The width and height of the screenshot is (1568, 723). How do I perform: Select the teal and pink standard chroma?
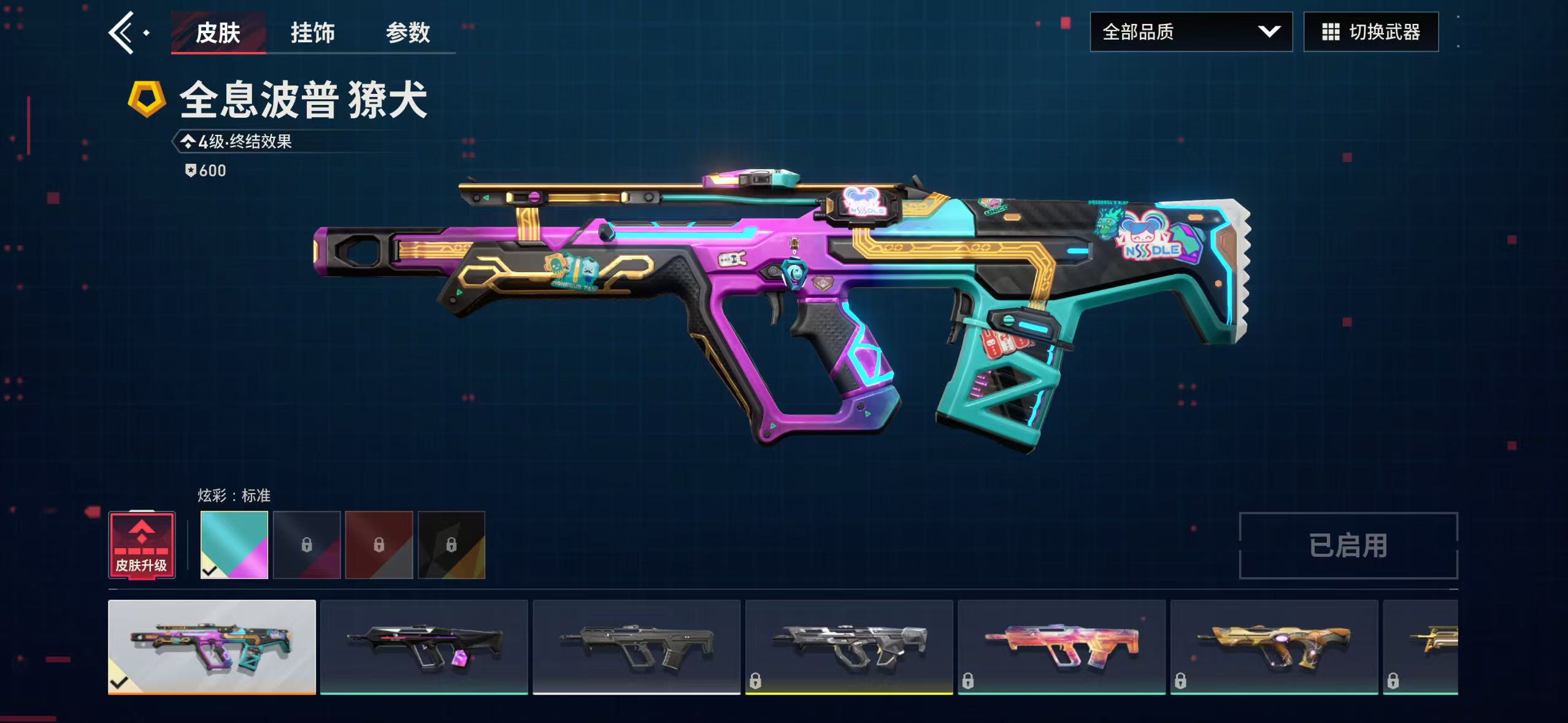pyautogui.click(x=234, y=545)
